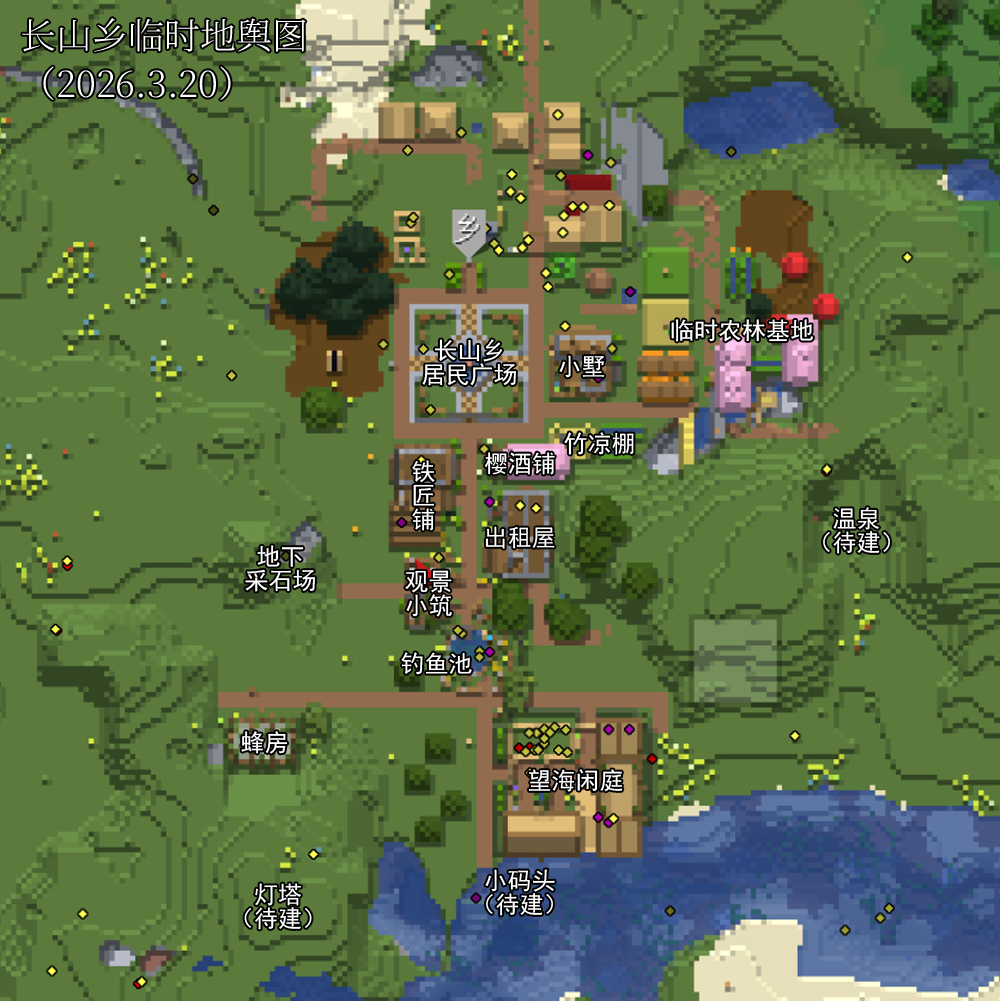Choose the 小墅 location label

click(x=581, y=366)
